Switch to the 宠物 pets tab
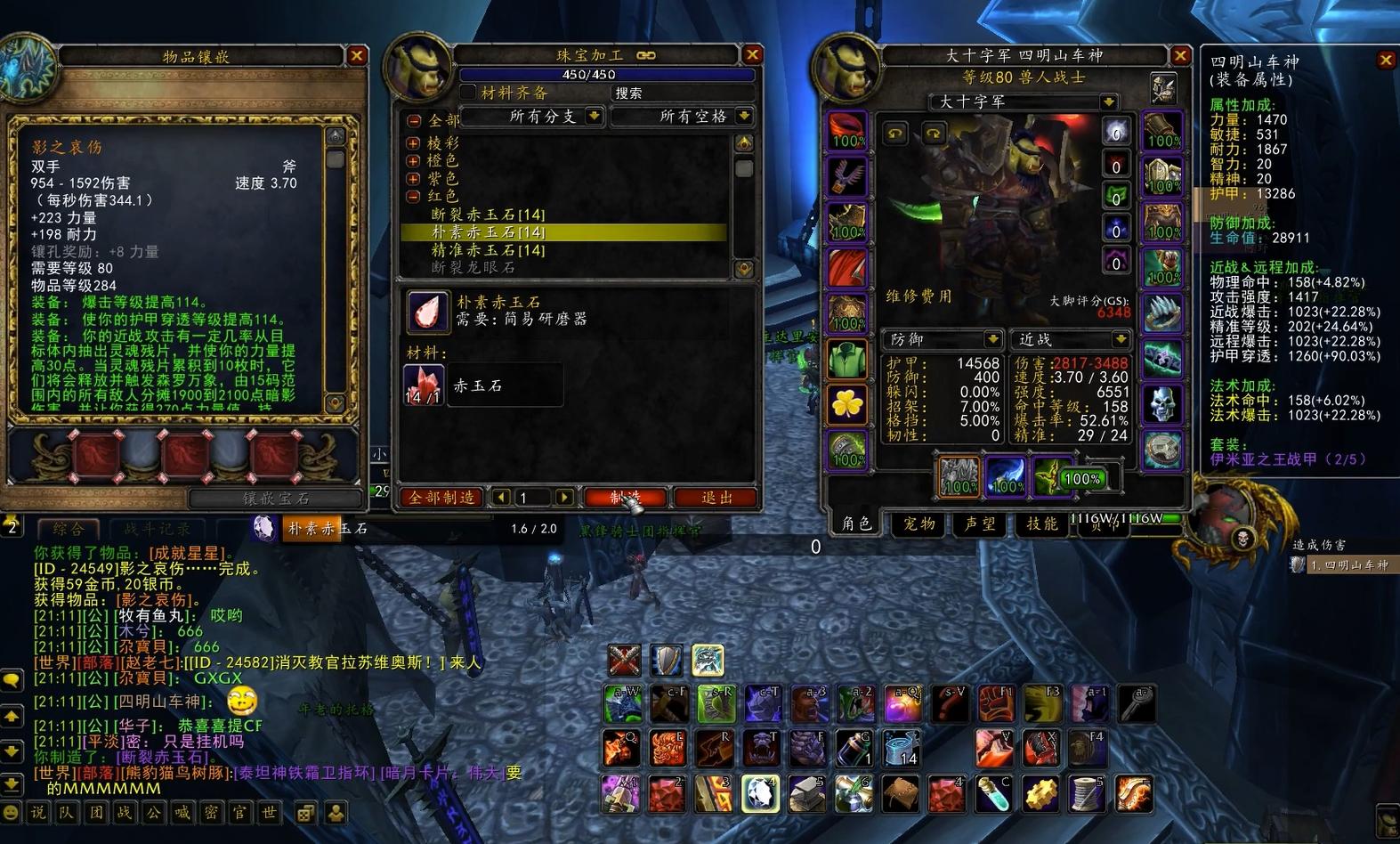This screenshot has width=1400, height=844. 919,523
